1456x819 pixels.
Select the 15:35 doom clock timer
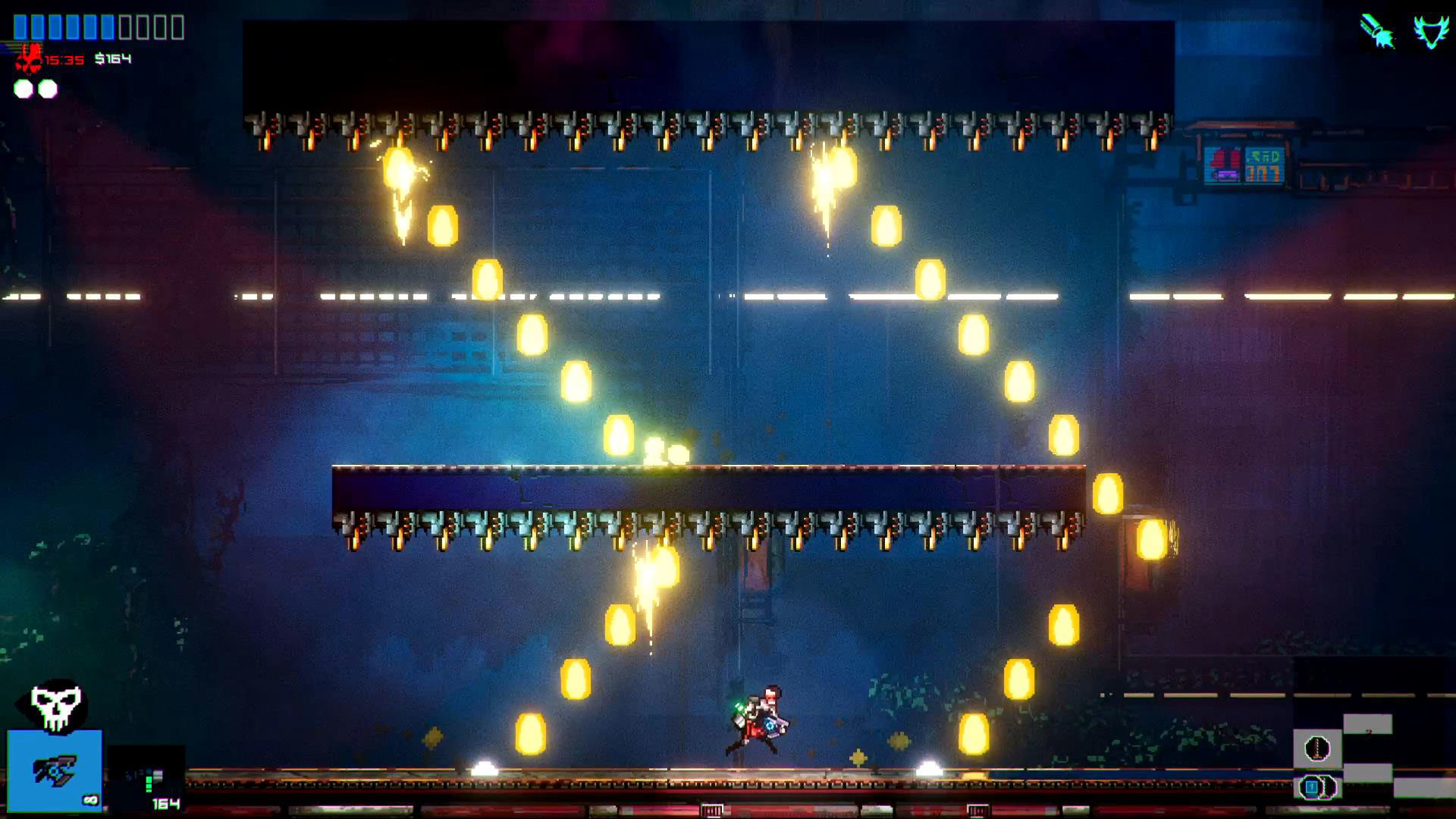click(63, 59)
